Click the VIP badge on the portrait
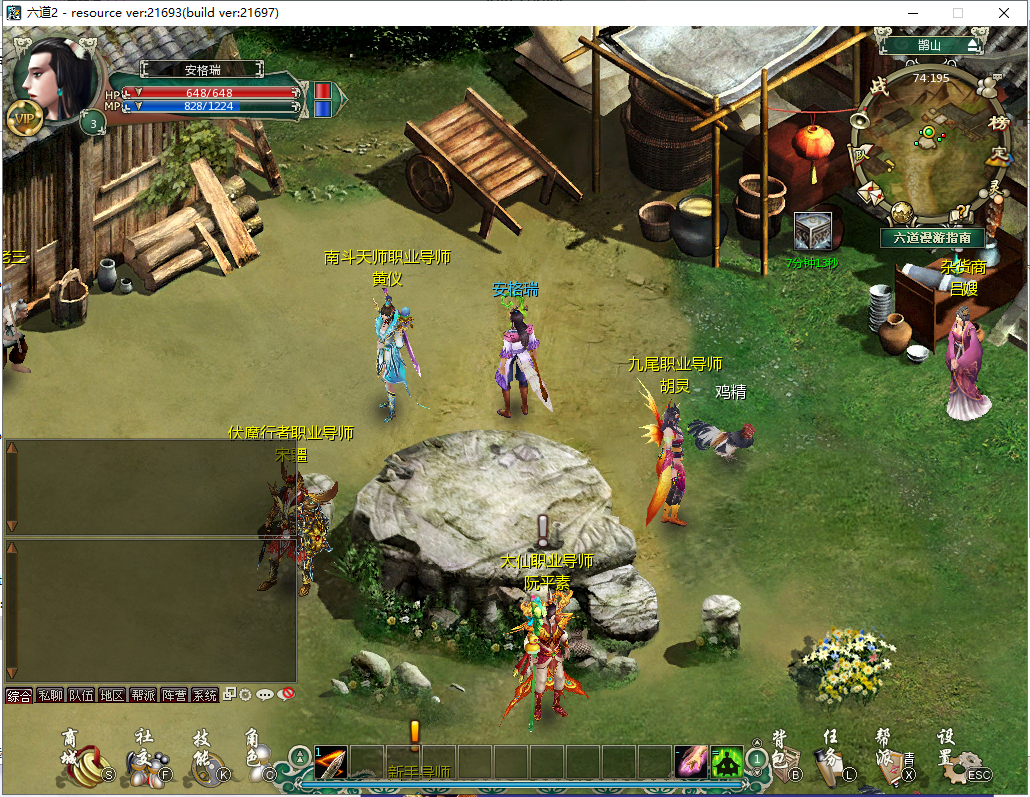Viewport: 1030px width, 797px height. click(x=24, y=118)
